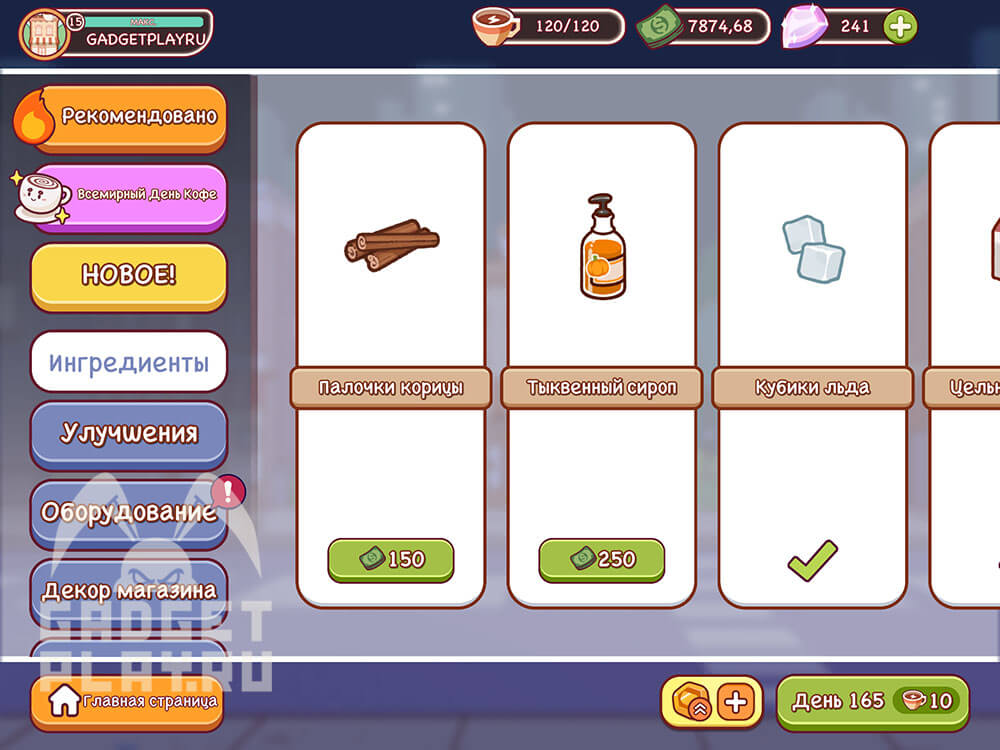Select the Всемирный День Кофе event tab
Image resolution: width=1000 pixels, height=750 pixels.
coord(130,195)
